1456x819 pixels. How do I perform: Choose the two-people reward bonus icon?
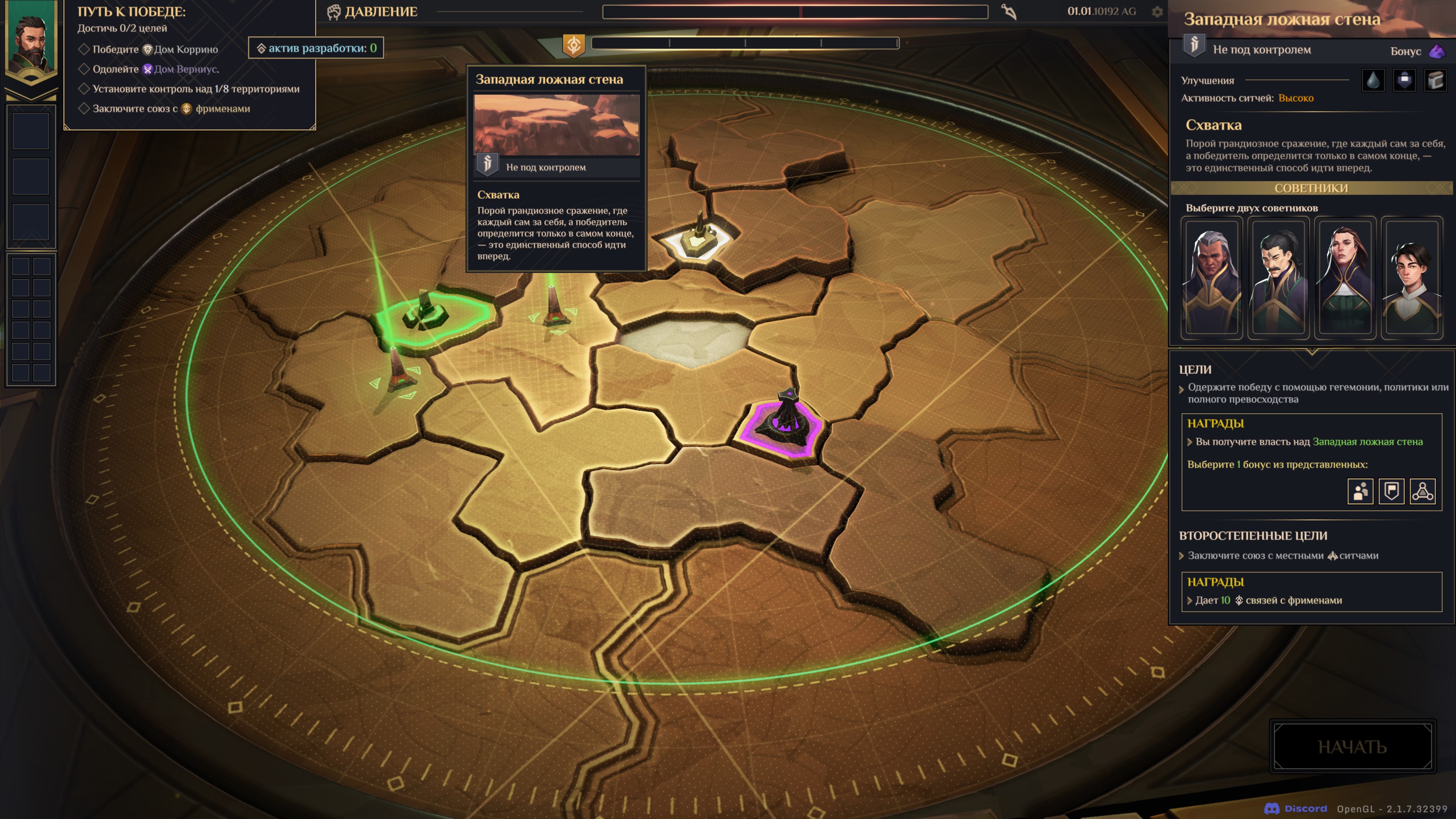(1360, 491)
